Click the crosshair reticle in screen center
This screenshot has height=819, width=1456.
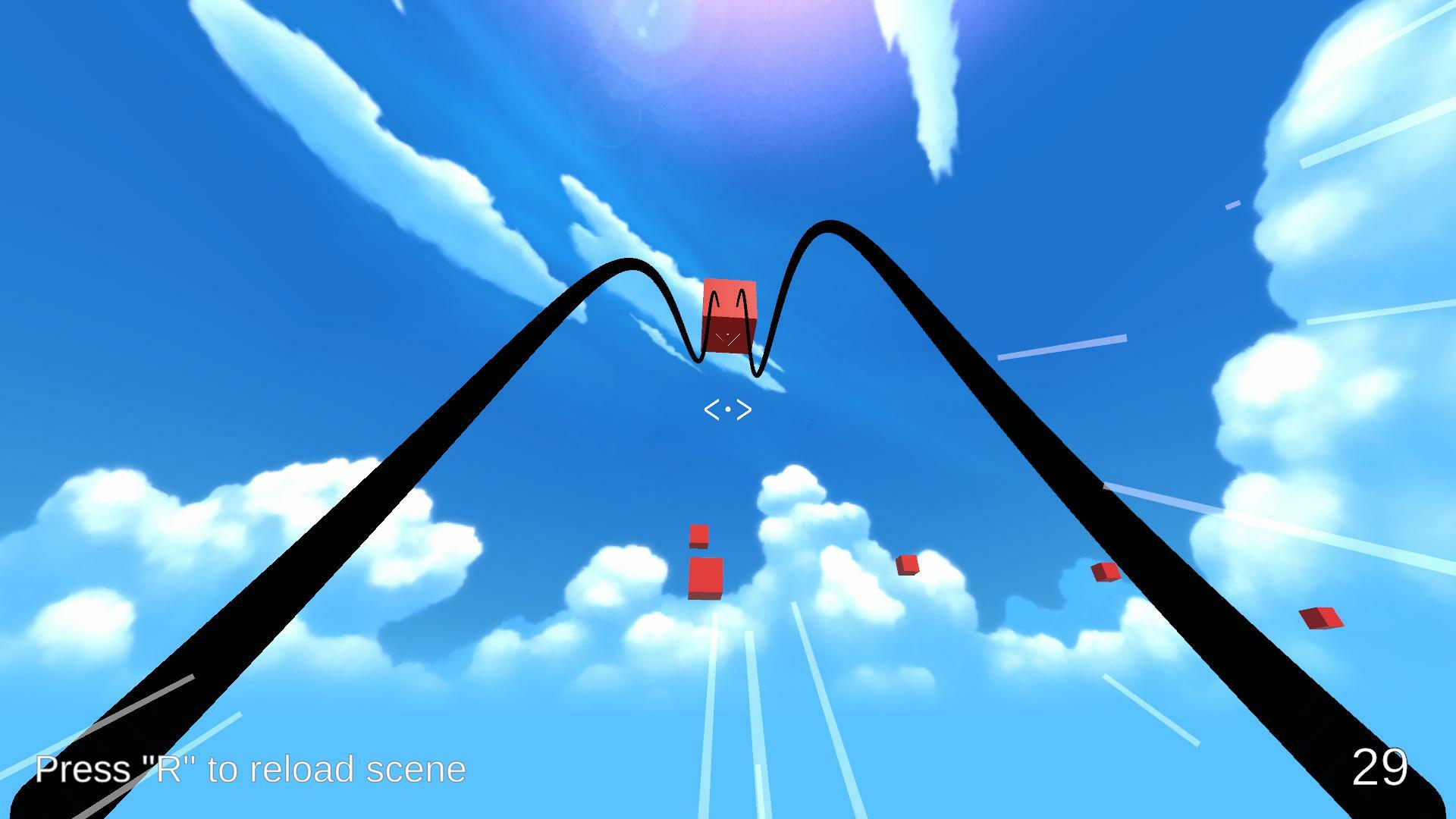(729, 409)
